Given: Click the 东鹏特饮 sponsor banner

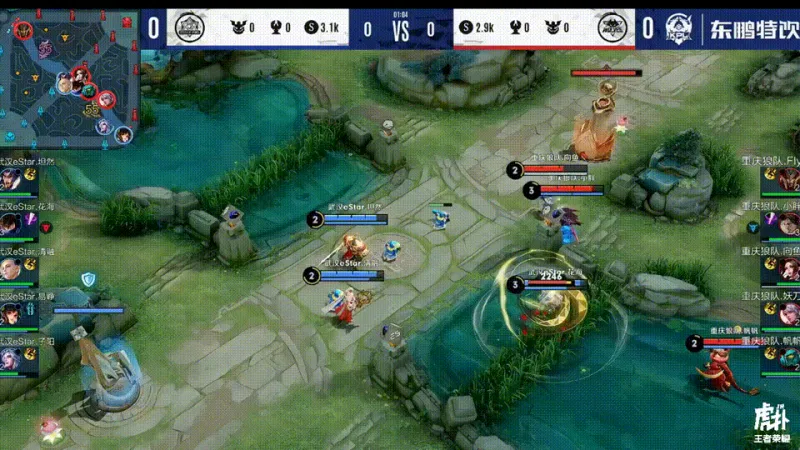Looking at the screenshot, I should tap(750, 27).
